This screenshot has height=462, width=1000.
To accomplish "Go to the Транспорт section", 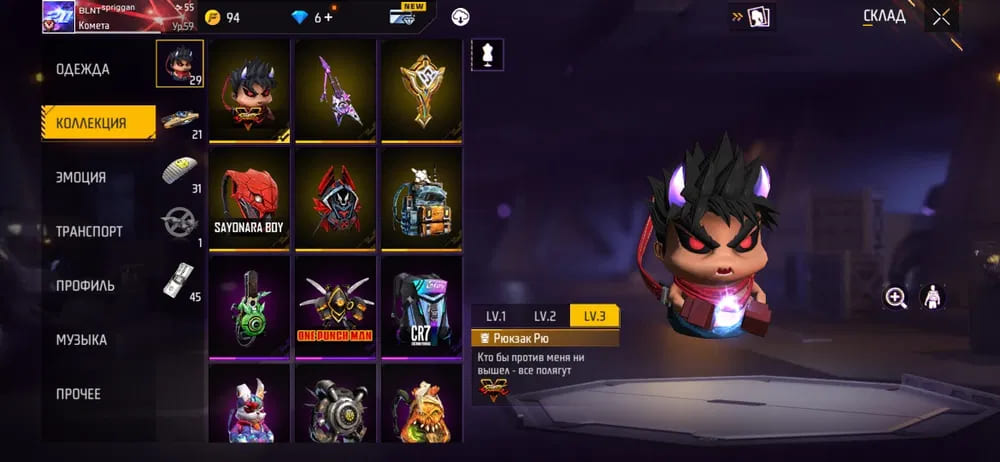I will 89,231.
